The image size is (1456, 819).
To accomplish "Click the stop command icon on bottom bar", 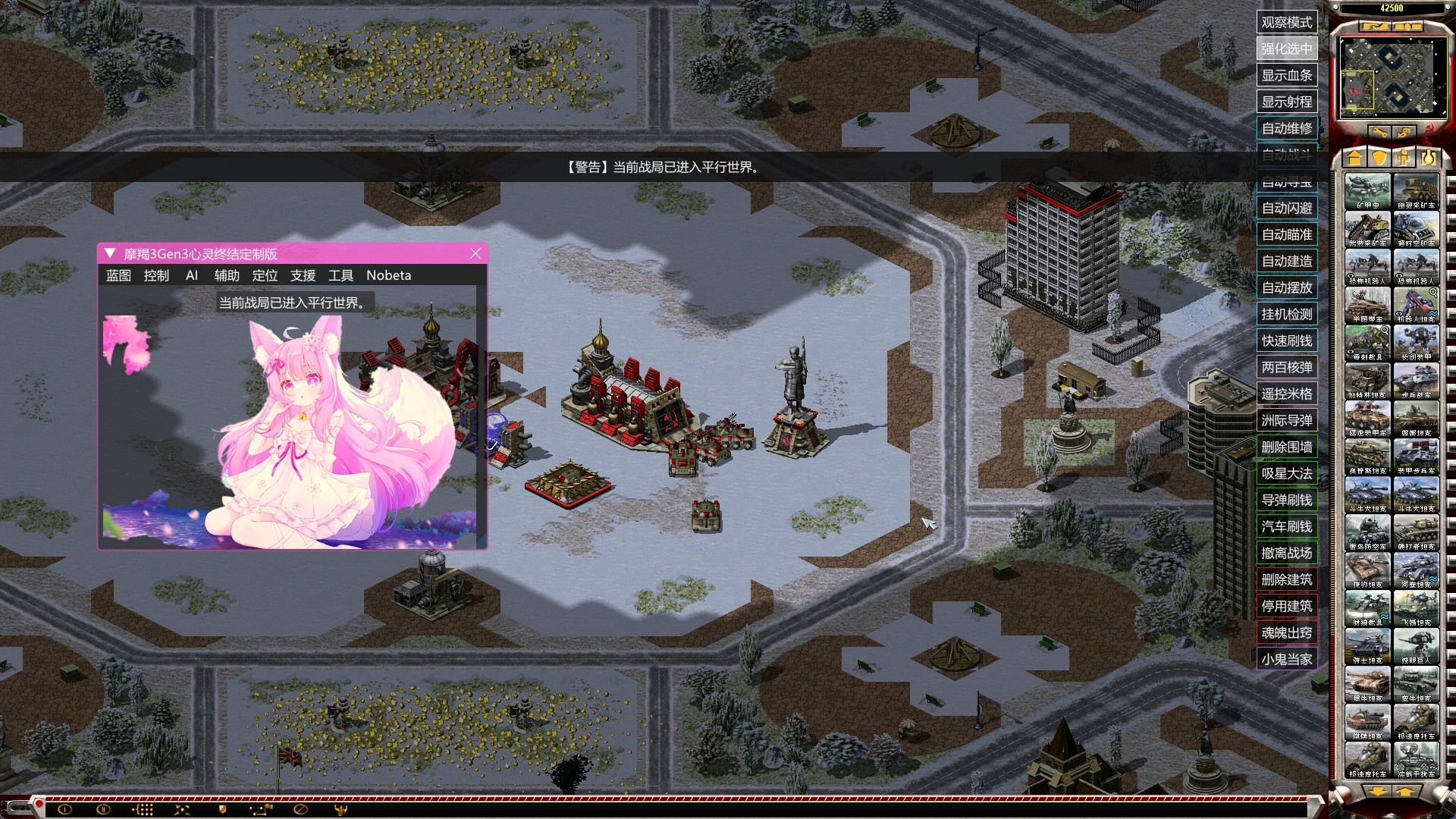I will point(300,809).
